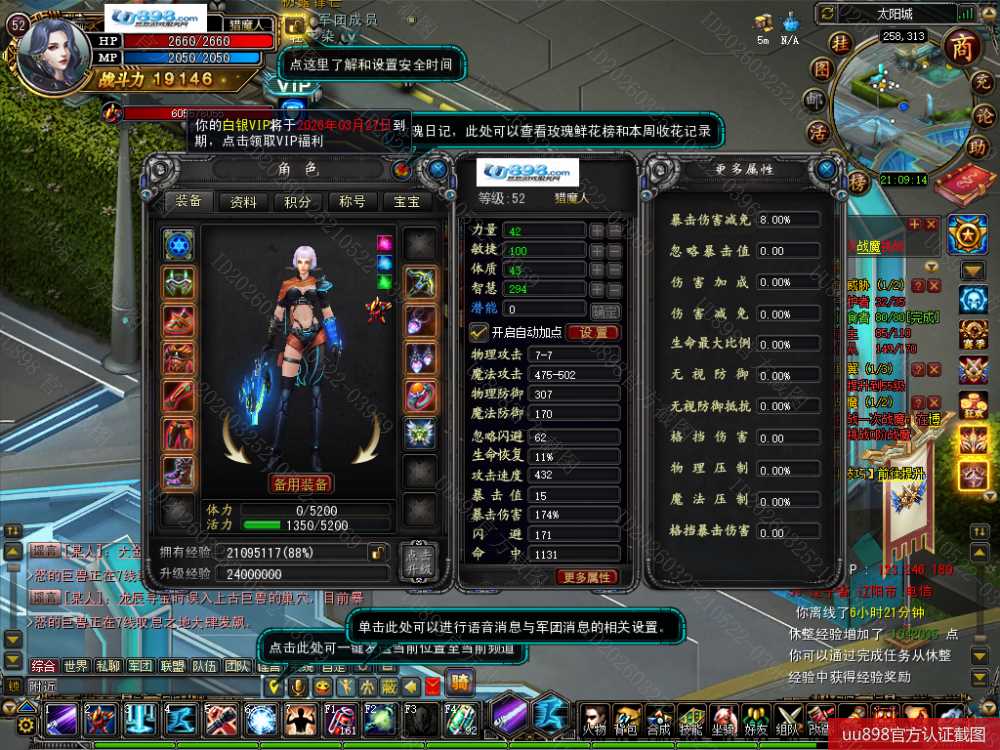Open the 背包 bag icon
Screen dimensions: 1000x750
coord(626,720)
